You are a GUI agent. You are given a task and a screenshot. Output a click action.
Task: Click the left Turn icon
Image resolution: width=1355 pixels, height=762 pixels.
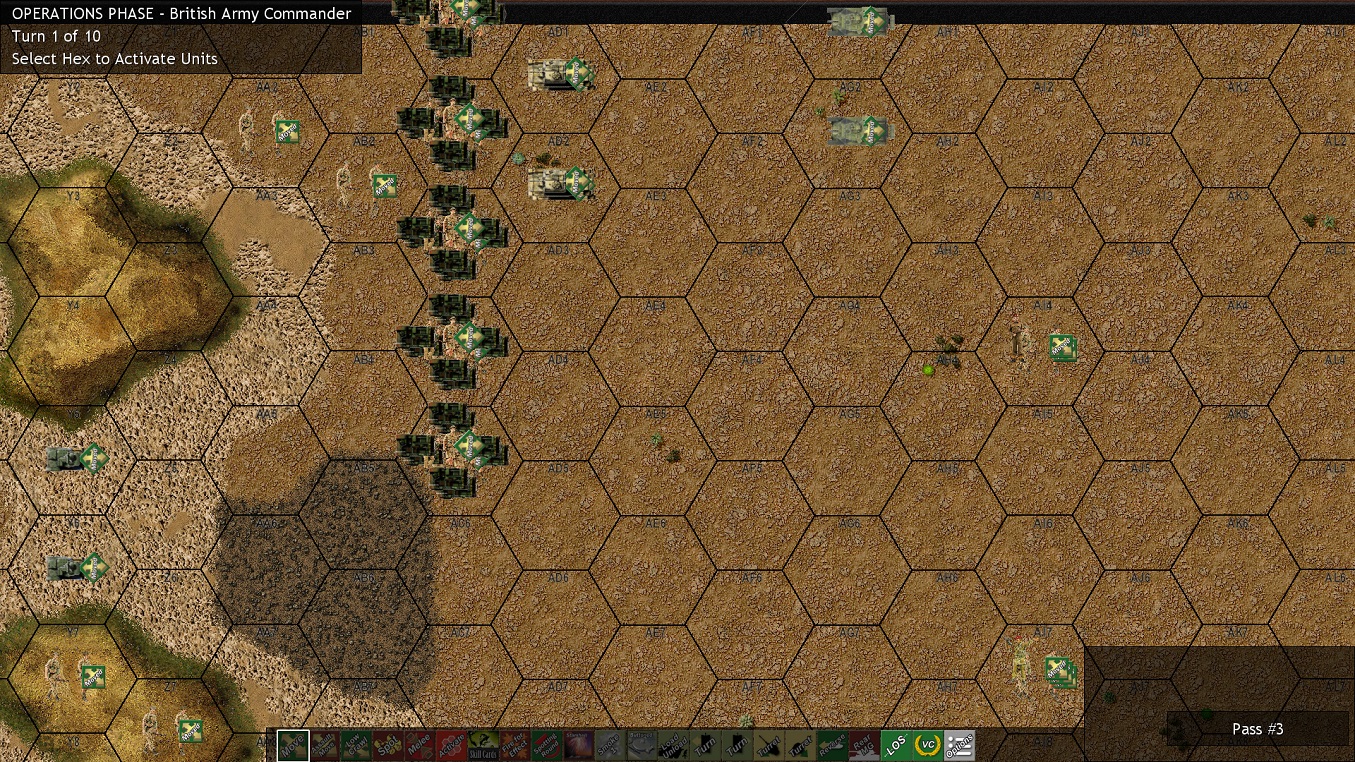point(705,745)
